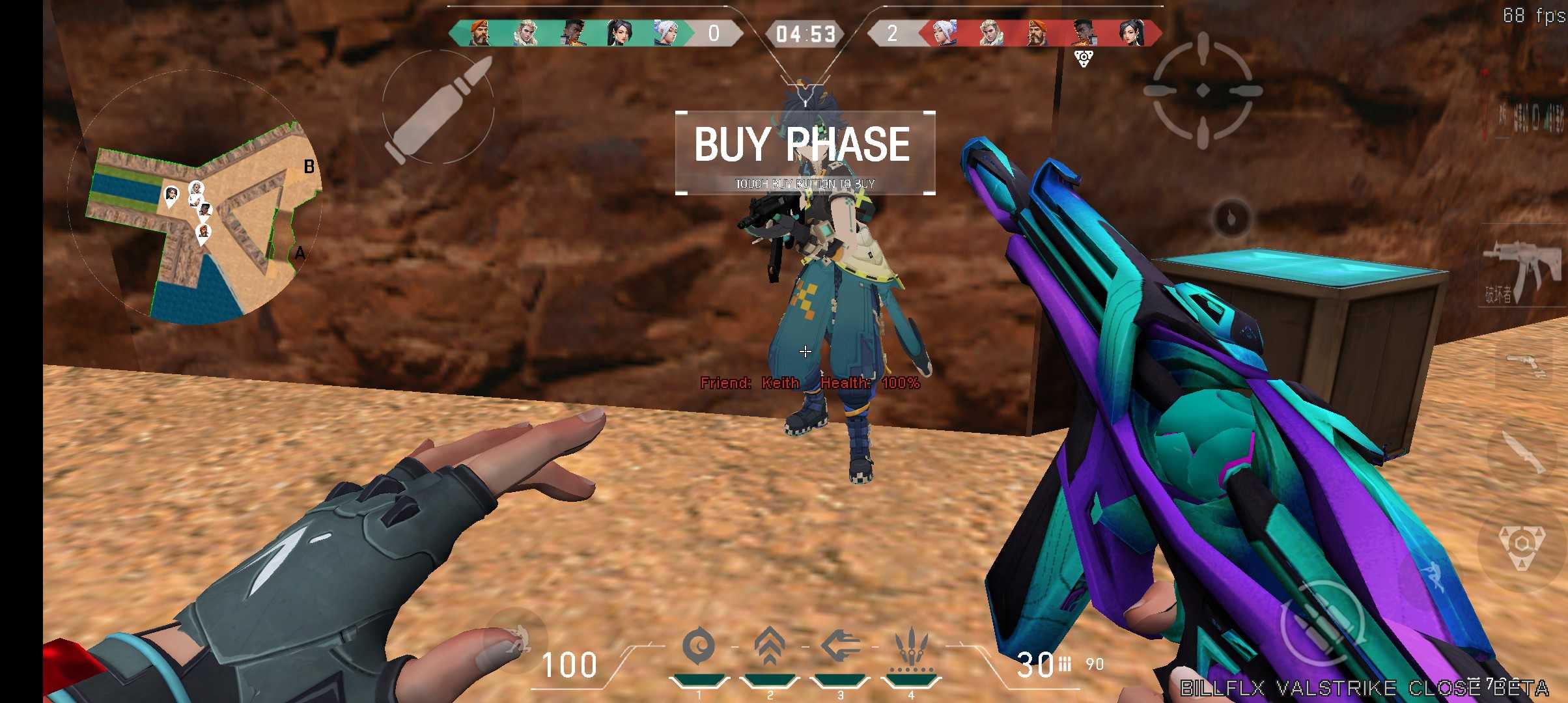The height and width of the screenshot is (703, 1568).
Task: Trigger the Tailwind dash ability
Action: point(840,648)
